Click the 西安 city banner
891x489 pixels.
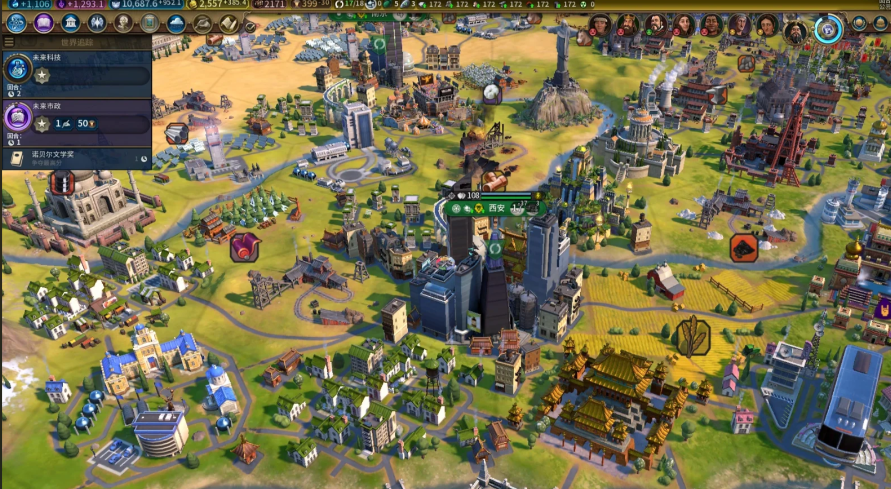click(x=497, y=208)
